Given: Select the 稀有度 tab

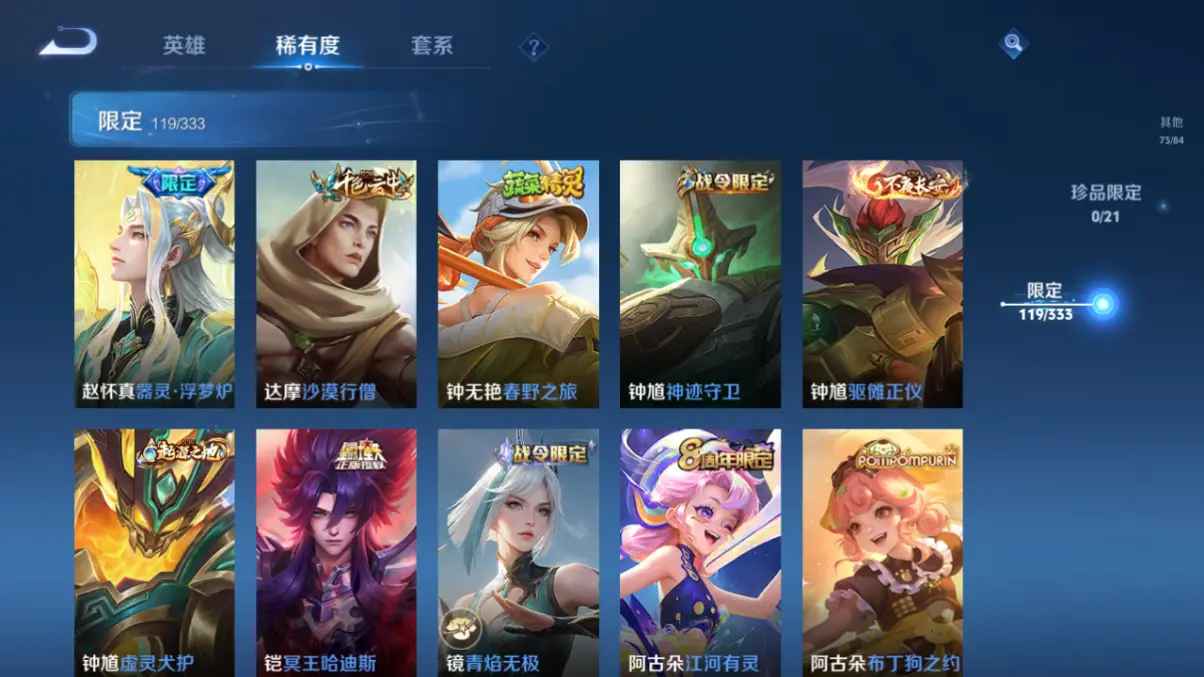Looking at the screenshot, I should (308, 46).
